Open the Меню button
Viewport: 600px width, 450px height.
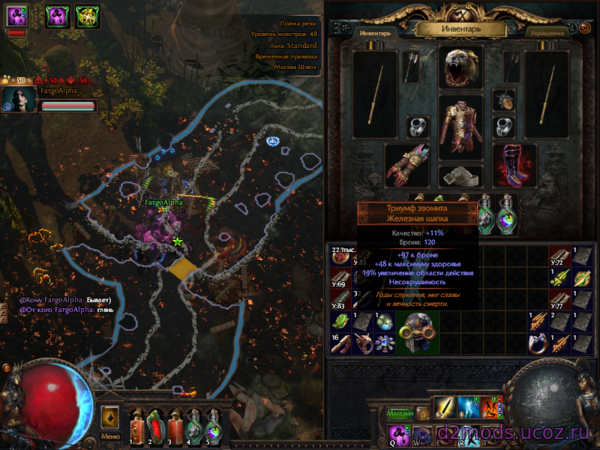(110, 436)
